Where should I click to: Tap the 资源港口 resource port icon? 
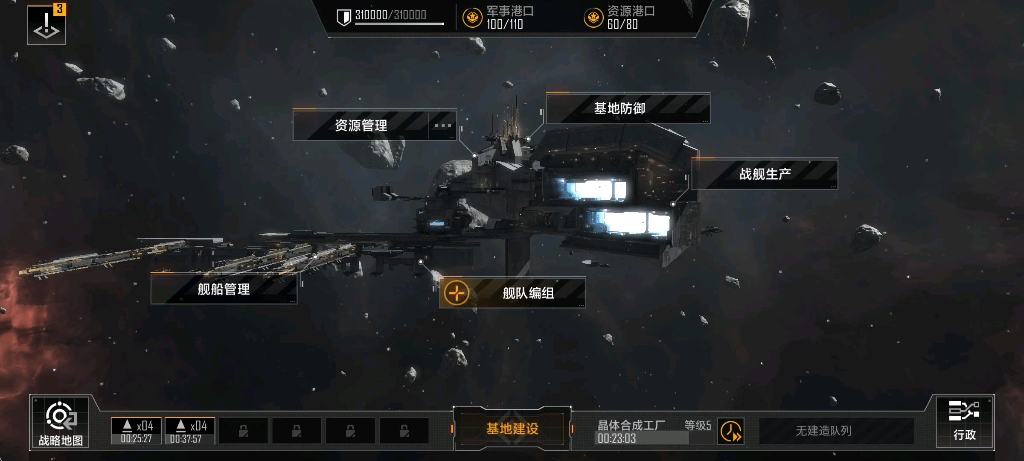(x=594, y=17)
